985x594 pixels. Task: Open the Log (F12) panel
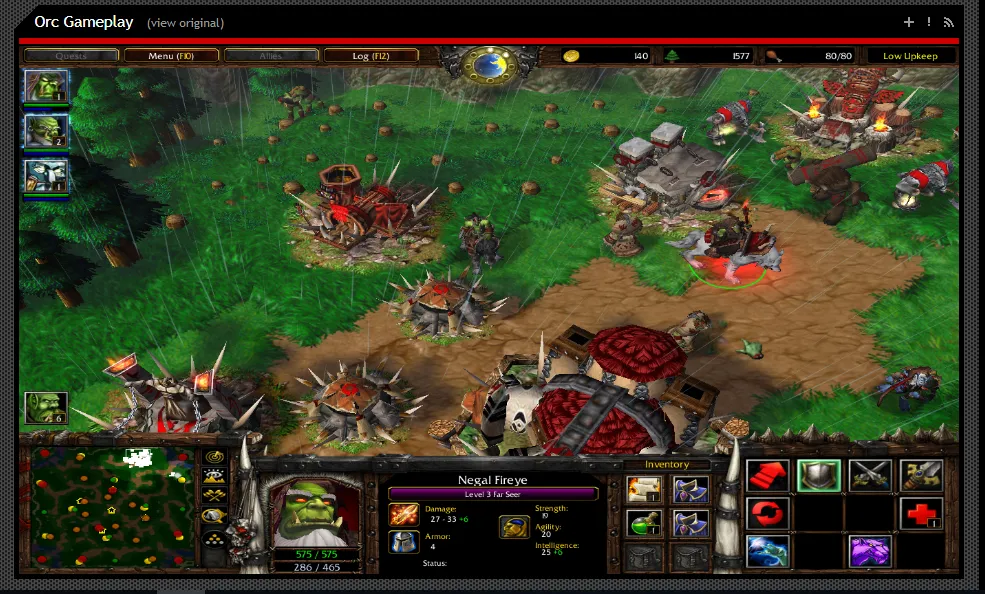coord(370,56)
